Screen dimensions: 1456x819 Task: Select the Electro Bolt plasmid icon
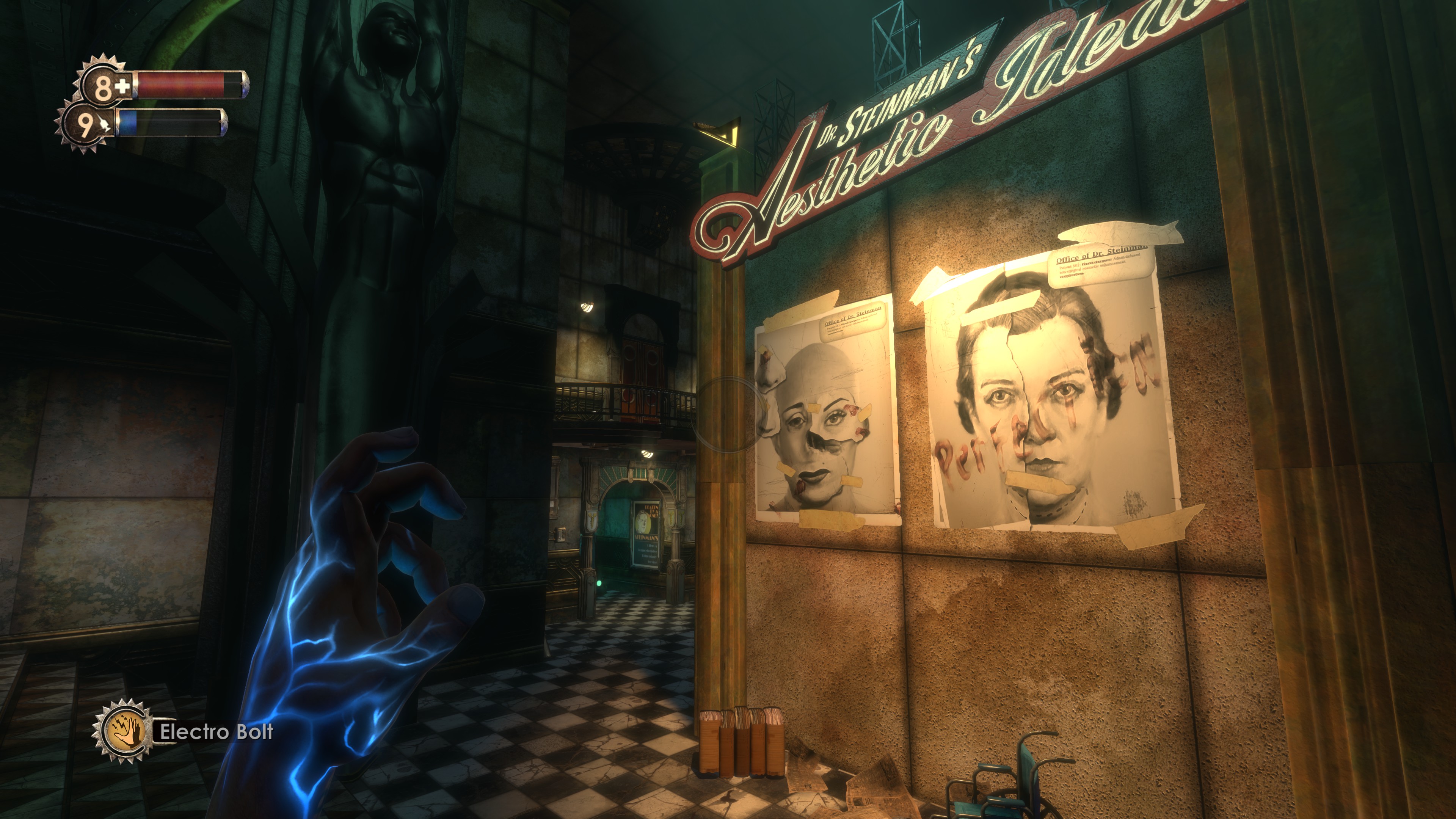coord(123,731)
